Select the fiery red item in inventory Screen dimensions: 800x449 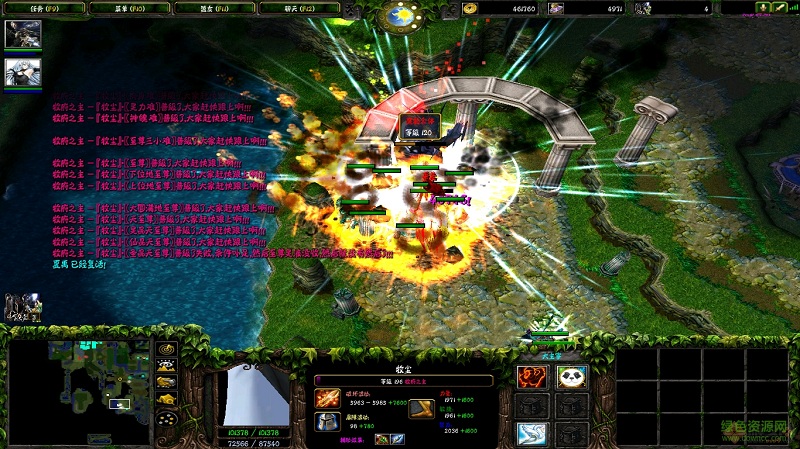click(x=532, y=377)
